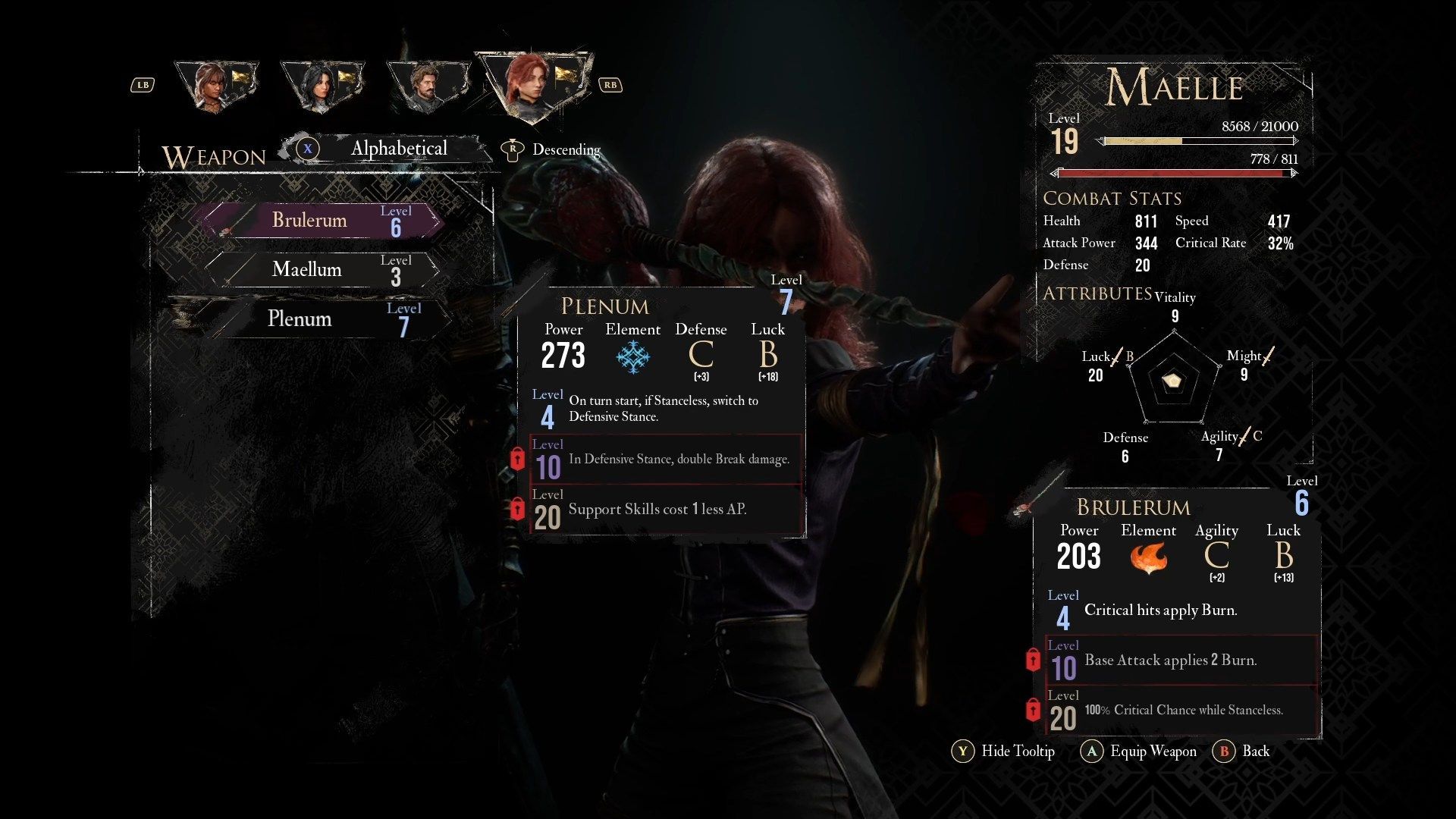Change the Alphabetical sort mode
This screenshot has width=1456, height=819.
tap(387, 149)
